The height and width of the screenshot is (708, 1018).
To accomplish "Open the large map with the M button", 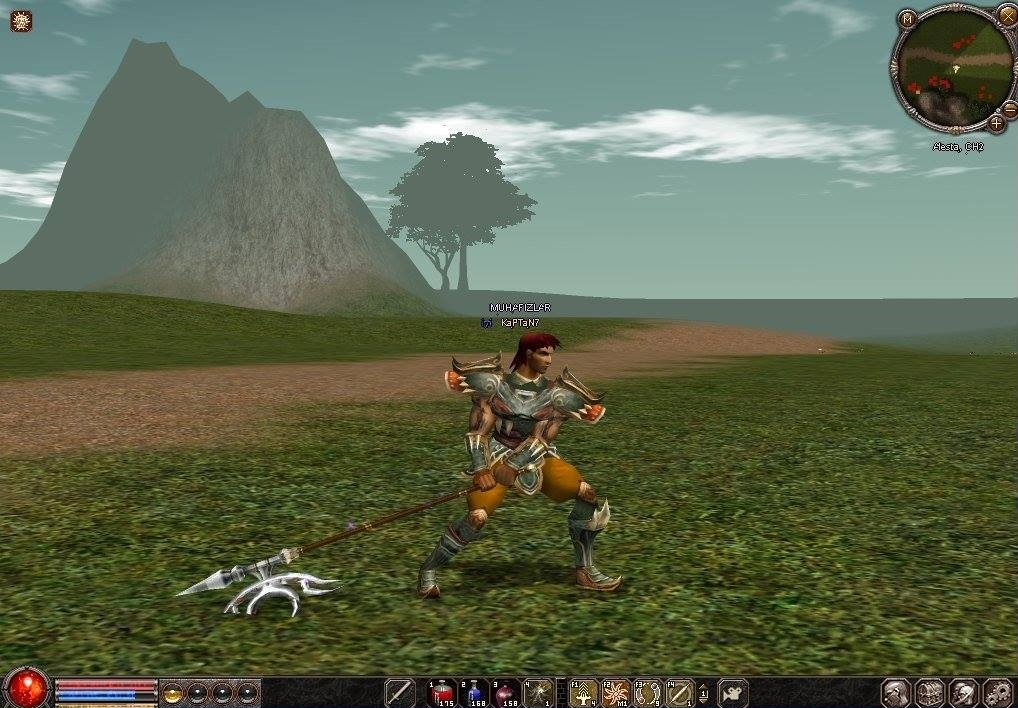I will point(907,18).
